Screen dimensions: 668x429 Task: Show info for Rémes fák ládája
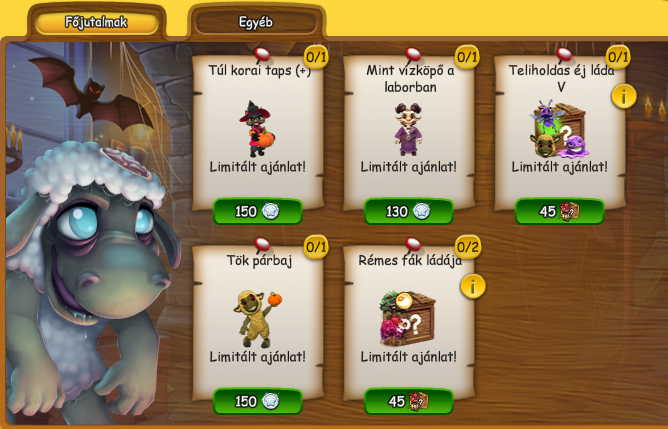click(473, 286)
